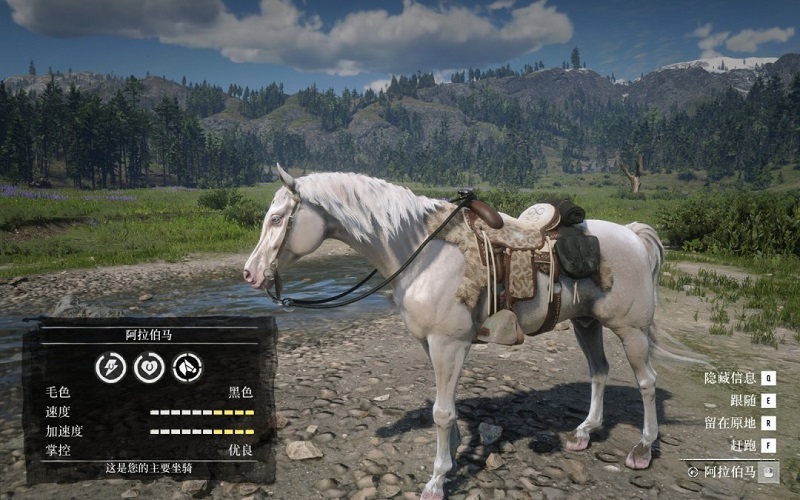Choose the 跟随 follow option

743,400
